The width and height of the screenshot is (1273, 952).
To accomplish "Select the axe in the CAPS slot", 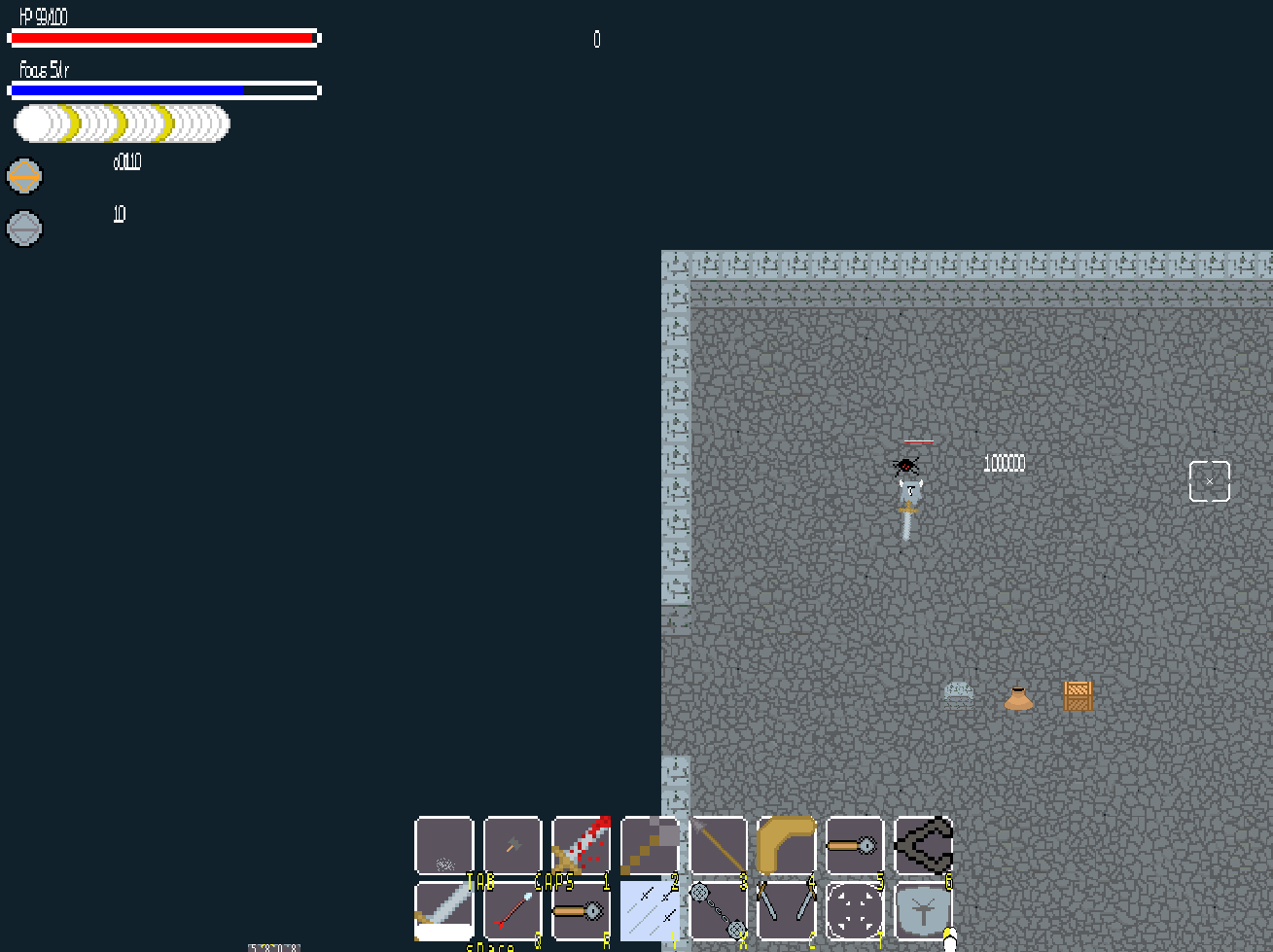I will 513,847.
